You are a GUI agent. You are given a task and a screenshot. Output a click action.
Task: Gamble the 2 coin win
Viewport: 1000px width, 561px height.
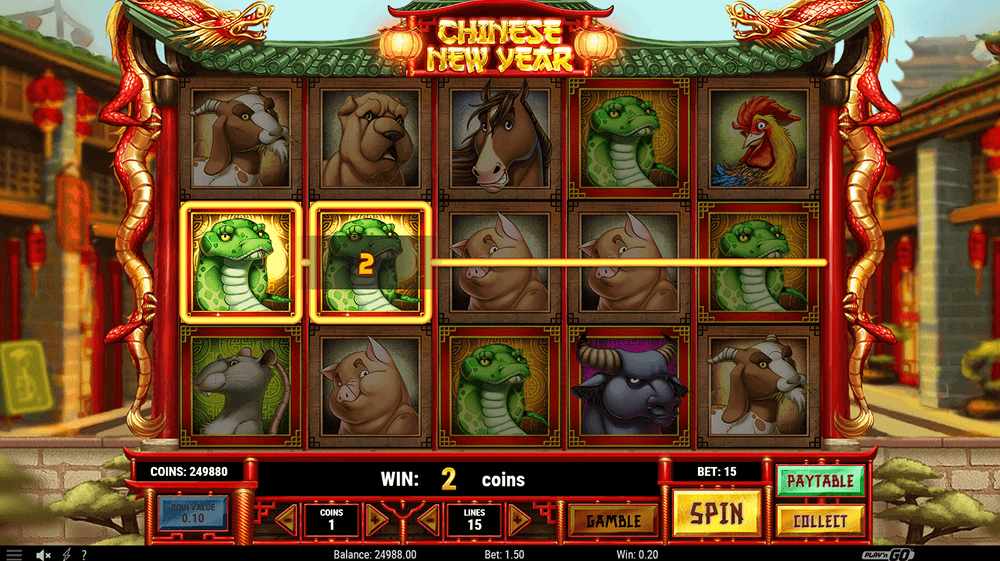(x=613, y=521)
